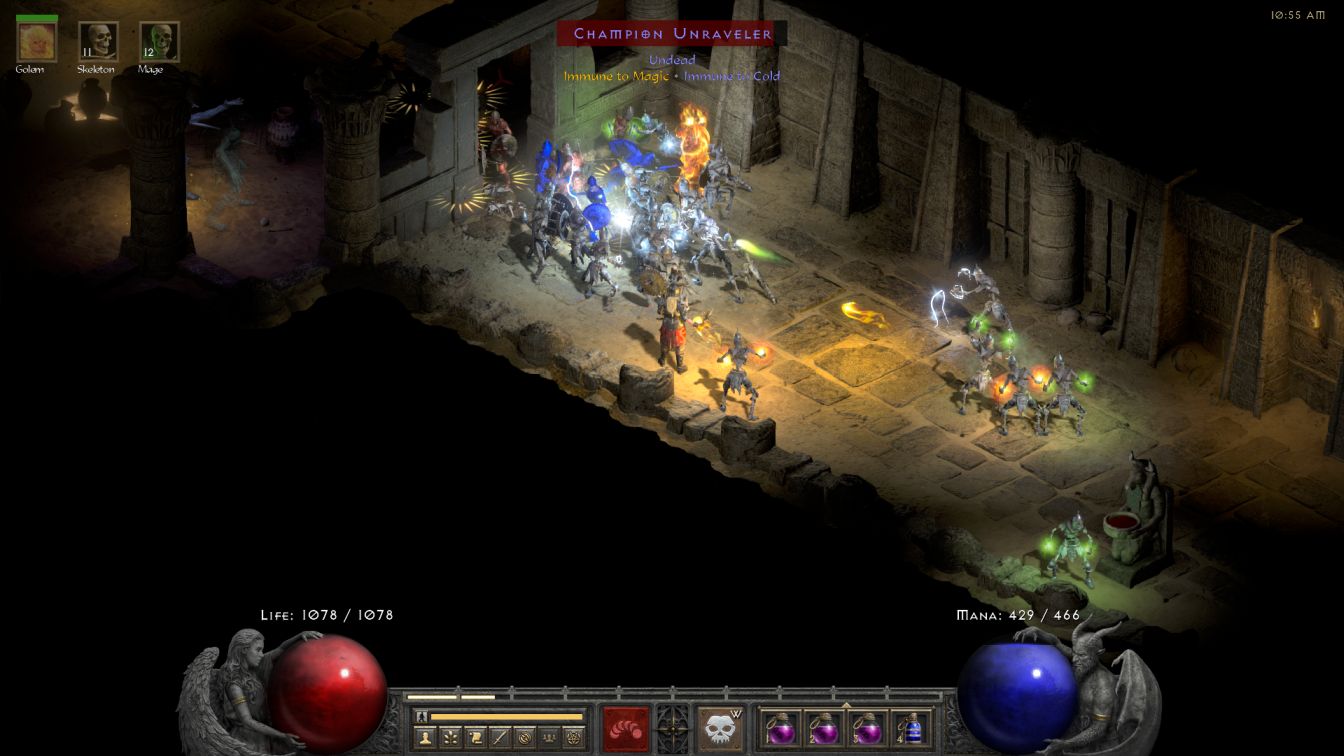Open the character screen from the mini panel

pyautogui.click(x=424, y=739)
